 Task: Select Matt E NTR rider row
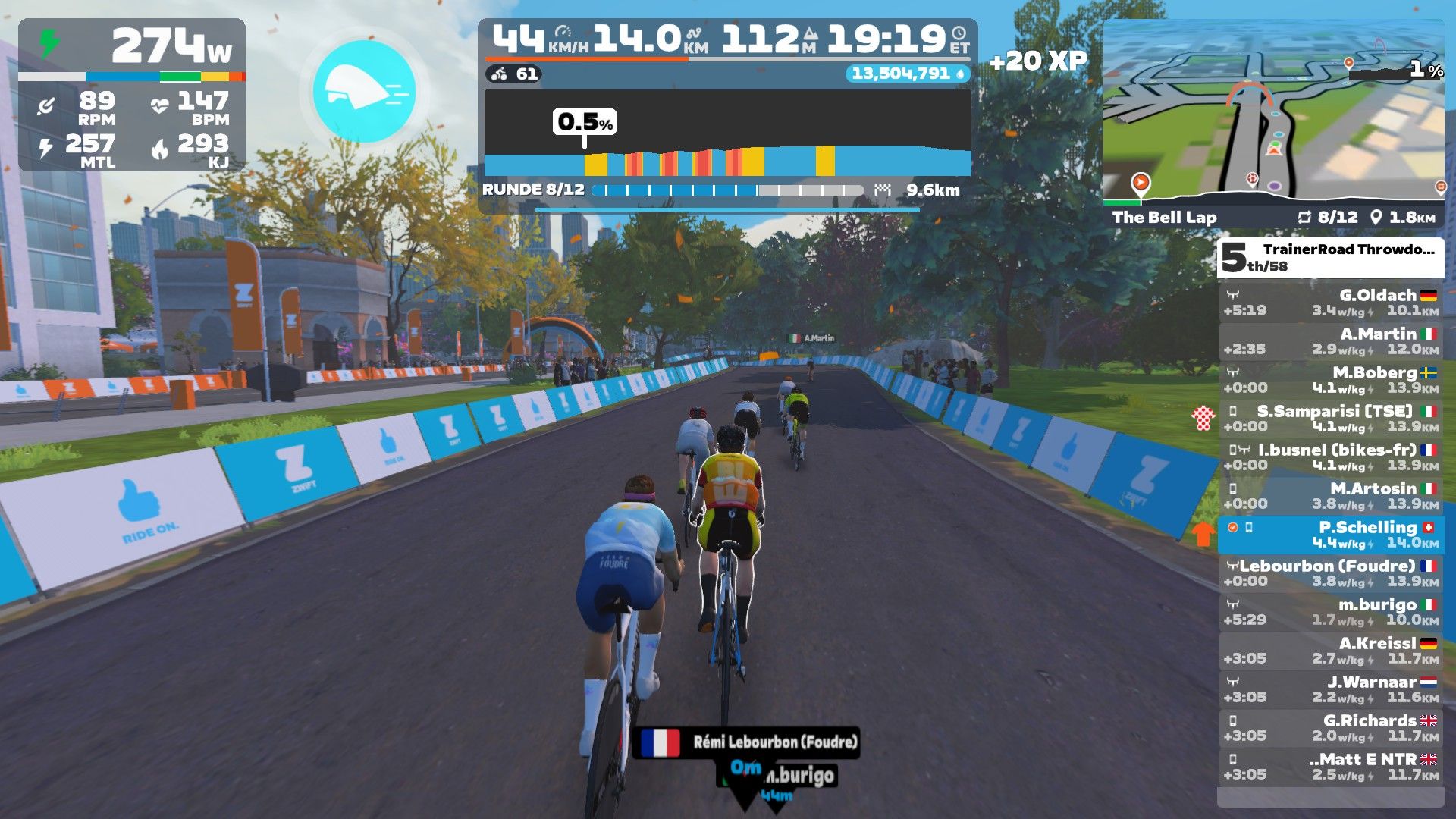coord(1331,767)
